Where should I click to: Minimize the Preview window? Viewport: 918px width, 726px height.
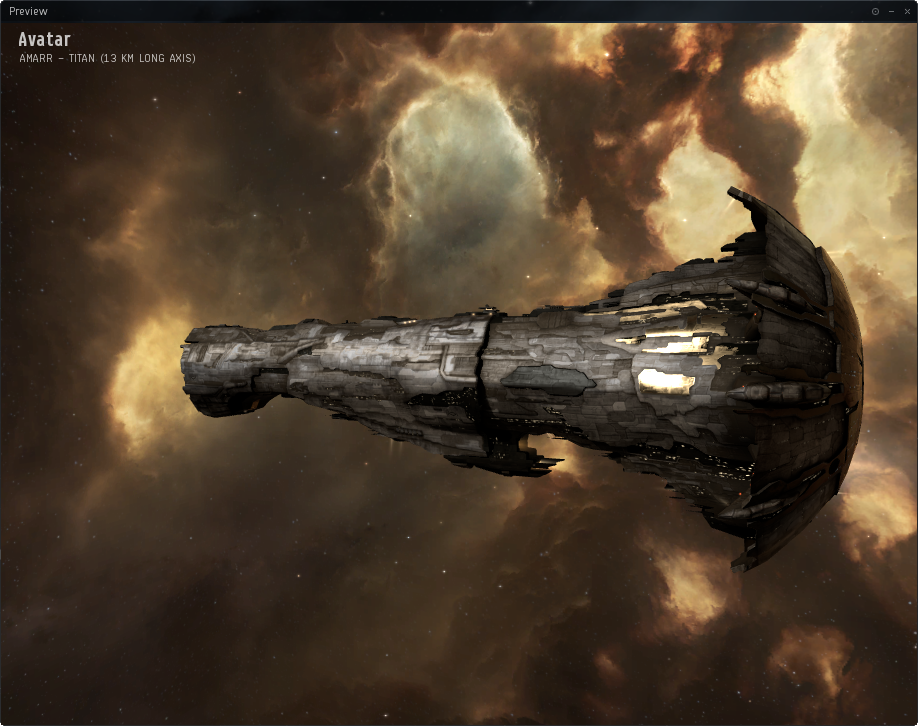(x=891, y=11)
